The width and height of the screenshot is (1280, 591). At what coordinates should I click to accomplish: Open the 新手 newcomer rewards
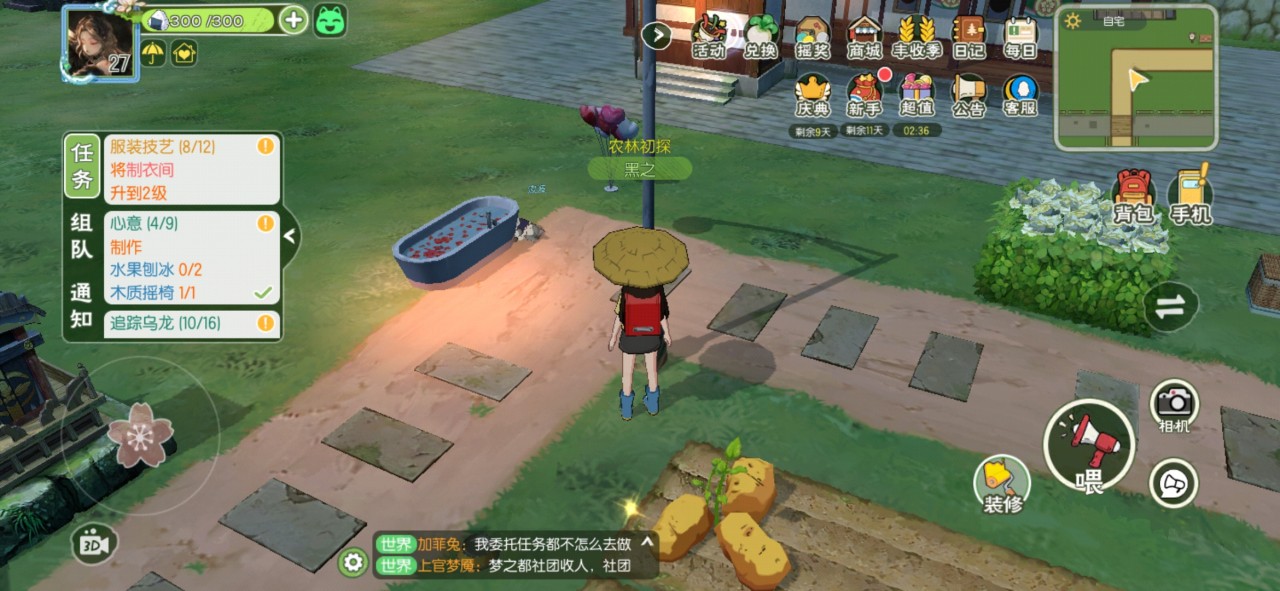[x=864, y=94]
